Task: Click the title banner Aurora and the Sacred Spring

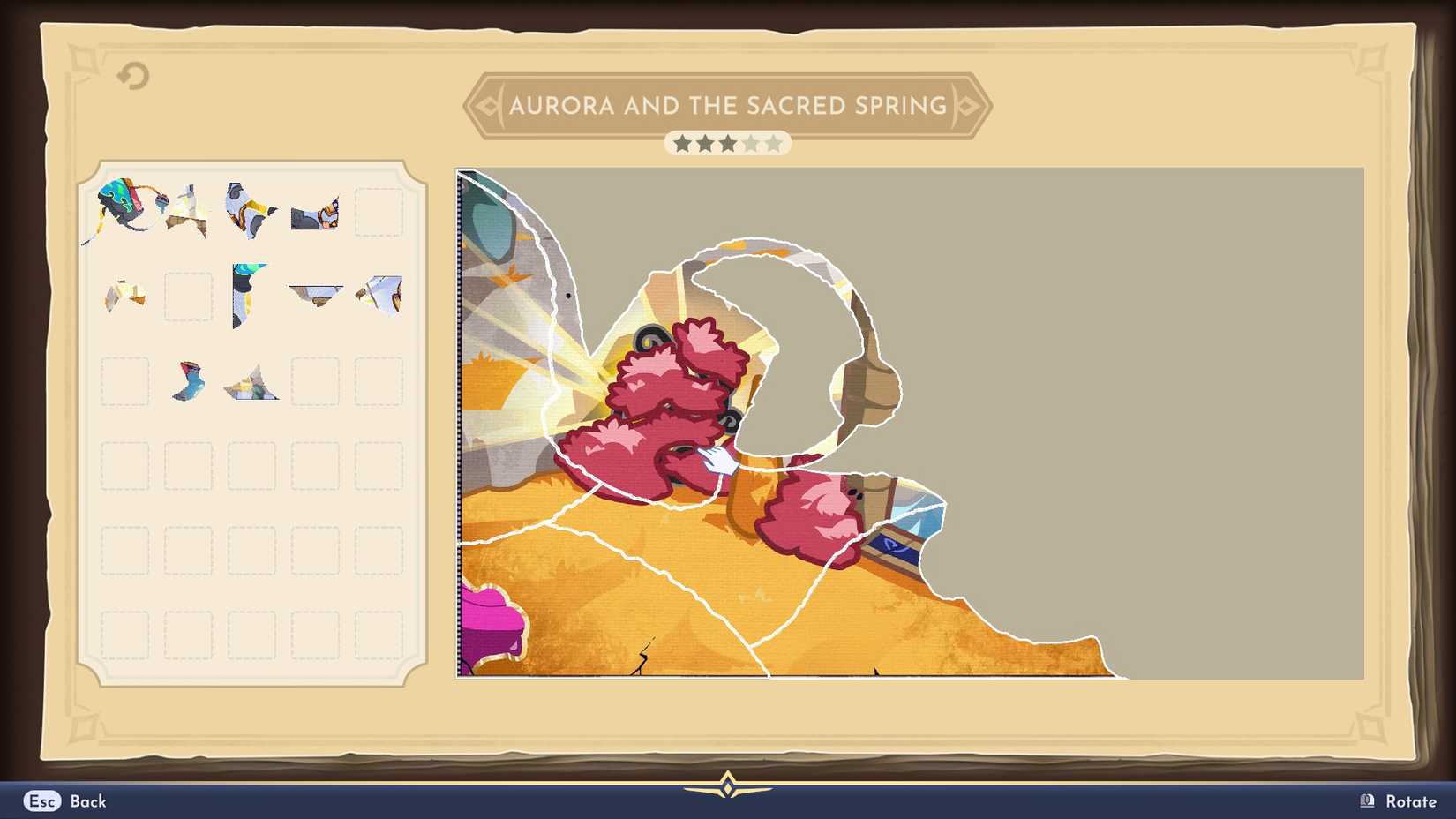Action: (728, 105)
